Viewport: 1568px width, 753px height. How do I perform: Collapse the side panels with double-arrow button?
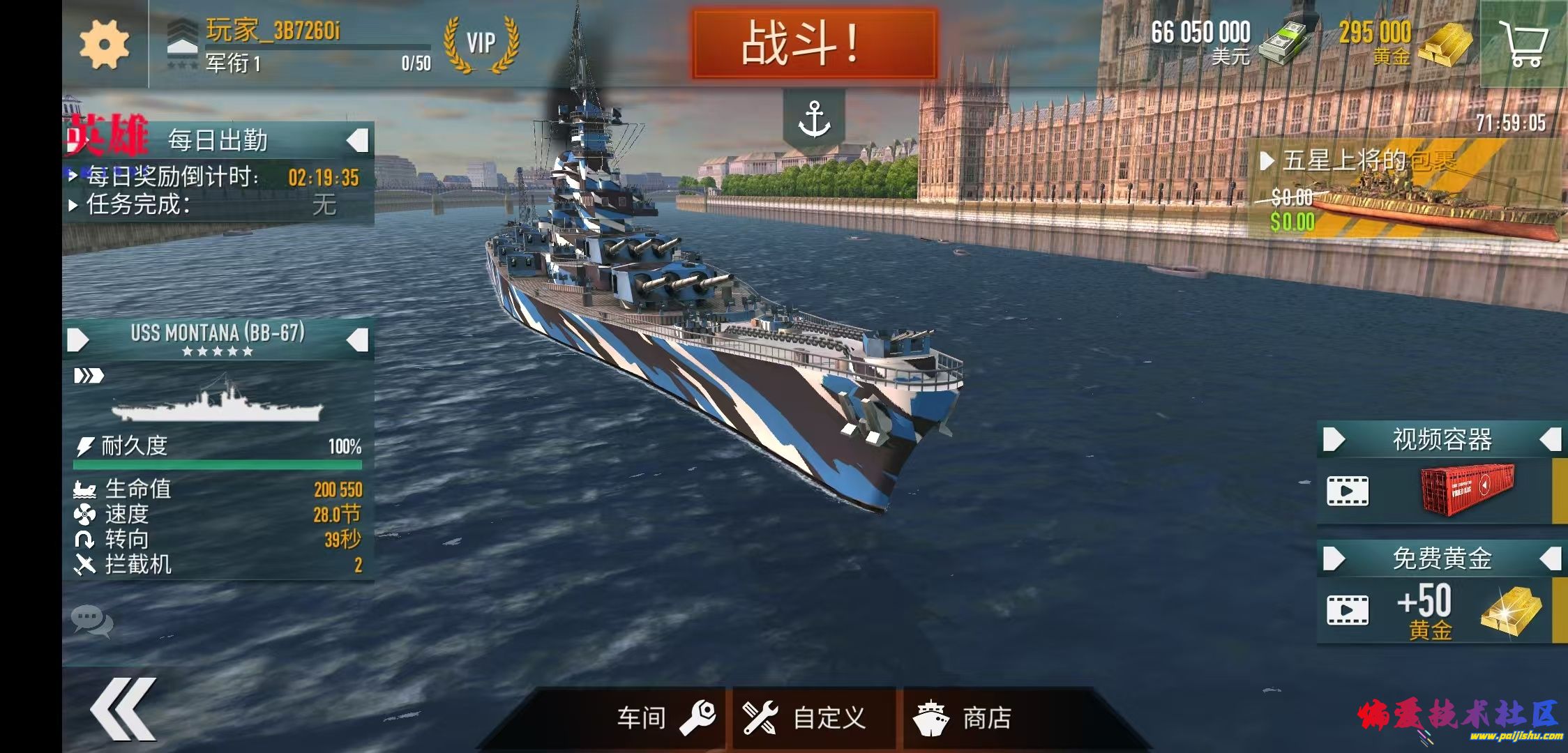pos(123,709)
